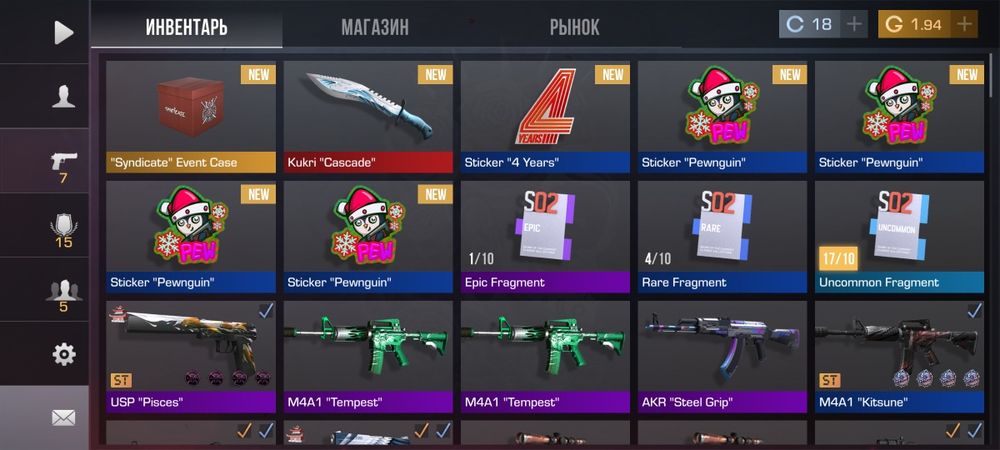Add gold currency with plus button
The width and height of the screenshot is (1000, 450).
pos(964,24)
